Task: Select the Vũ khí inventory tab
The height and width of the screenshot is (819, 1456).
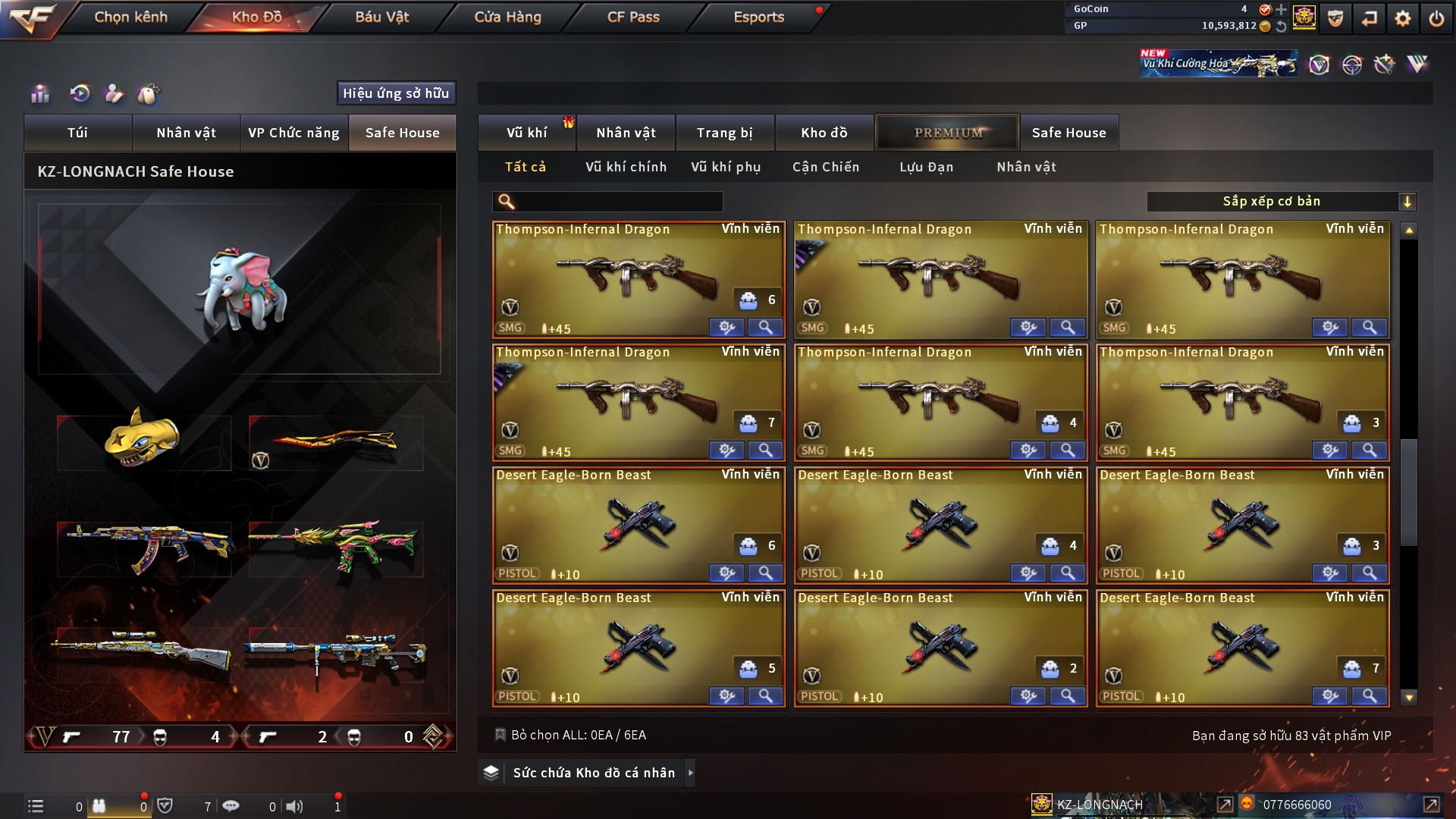Action: click(x=526, y=133)
